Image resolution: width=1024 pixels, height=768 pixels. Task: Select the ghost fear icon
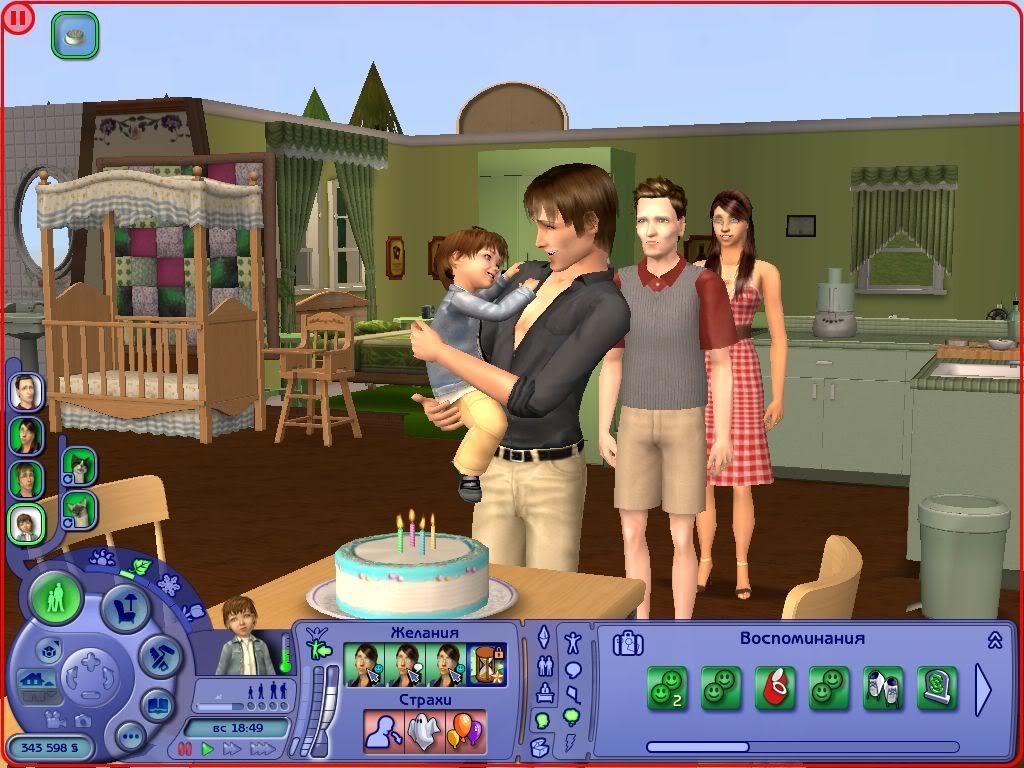(424, 732)
